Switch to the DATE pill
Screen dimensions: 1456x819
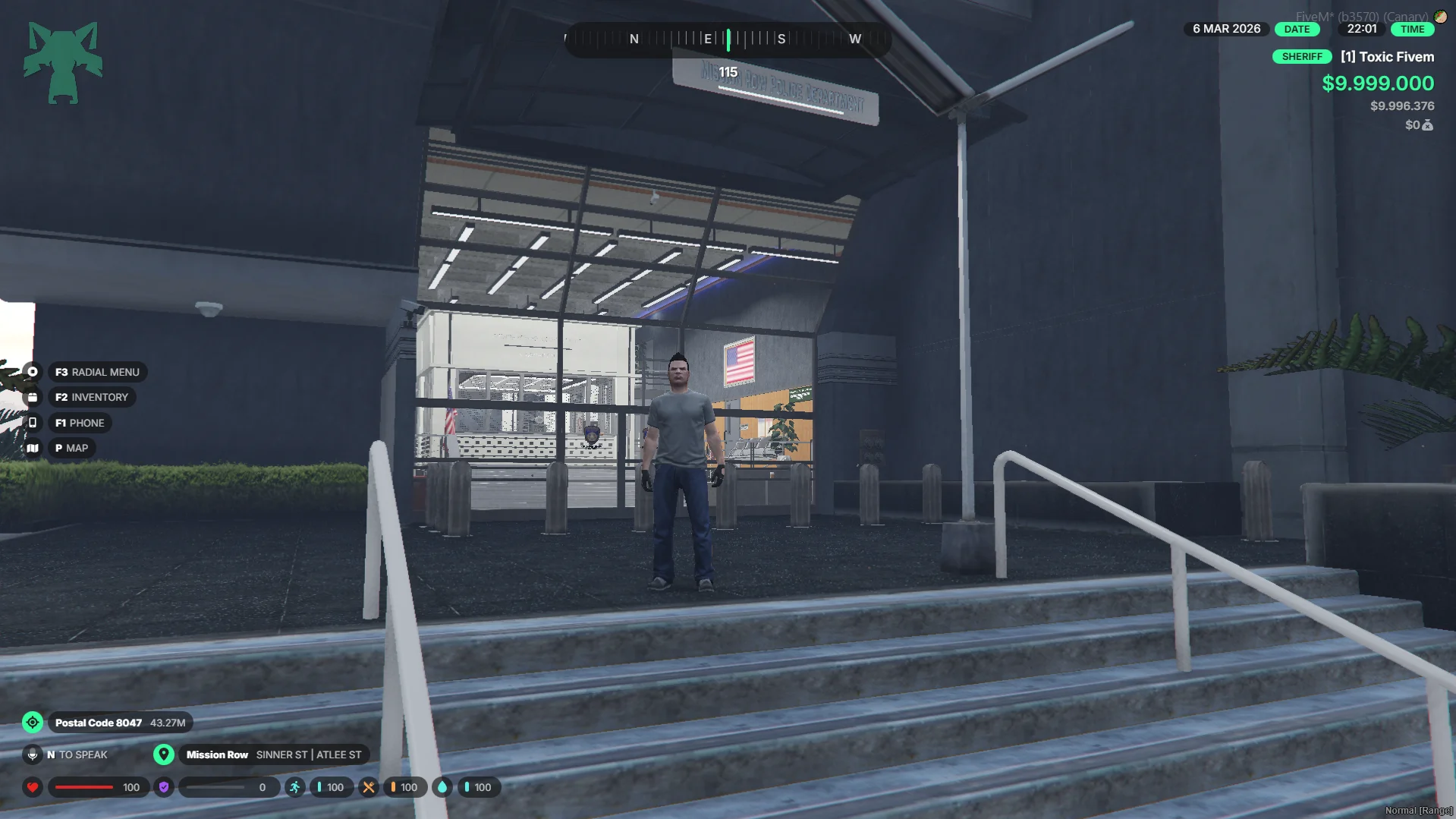pyautogui.click(x=1297, y=29)
